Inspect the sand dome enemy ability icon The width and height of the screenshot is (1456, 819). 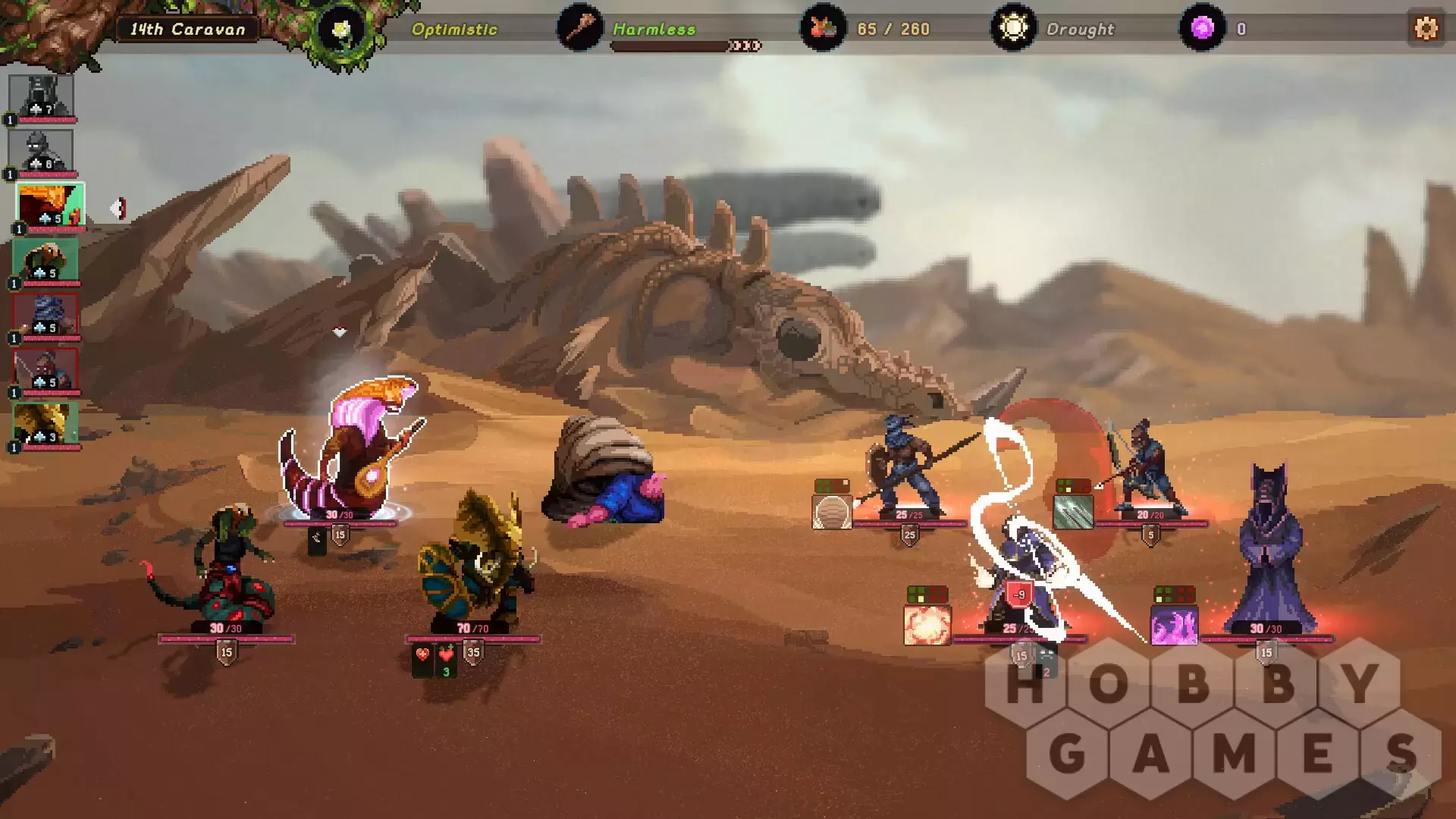(x=832, y=512)
